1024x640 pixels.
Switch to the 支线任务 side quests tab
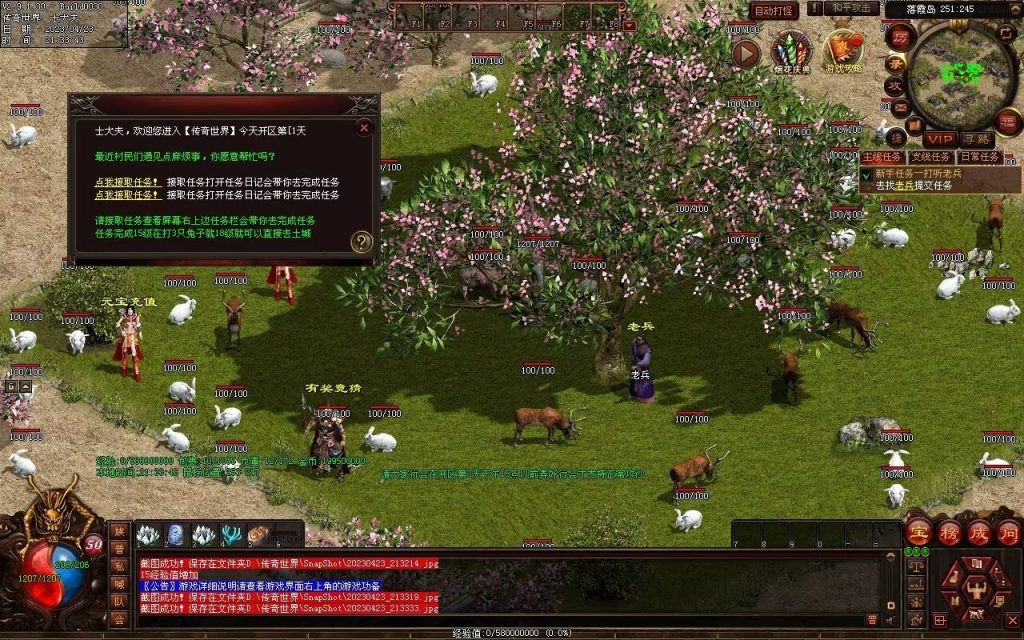(929, 157)
